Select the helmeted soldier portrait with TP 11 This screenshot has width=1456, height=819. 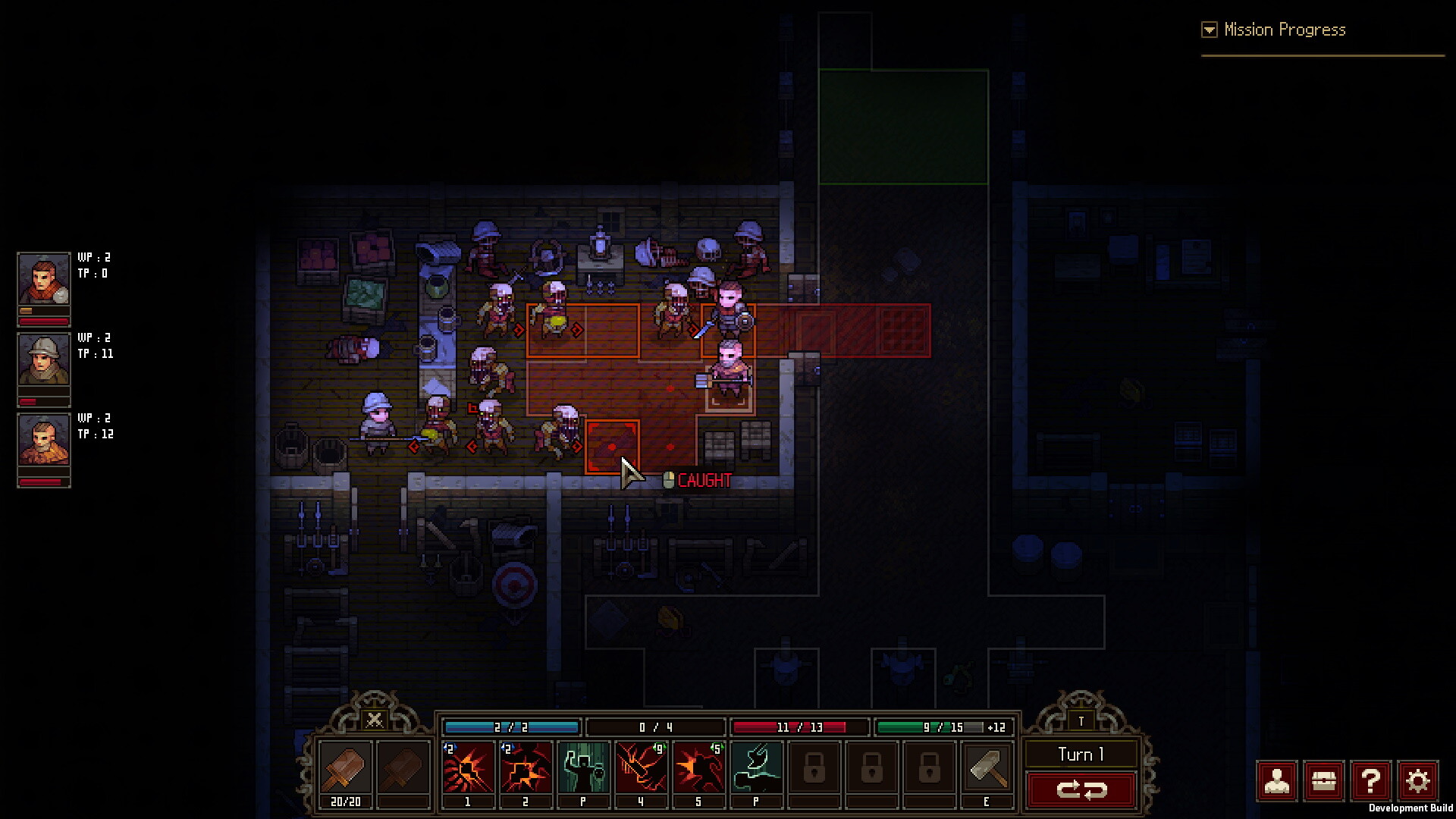click(43, 359)
